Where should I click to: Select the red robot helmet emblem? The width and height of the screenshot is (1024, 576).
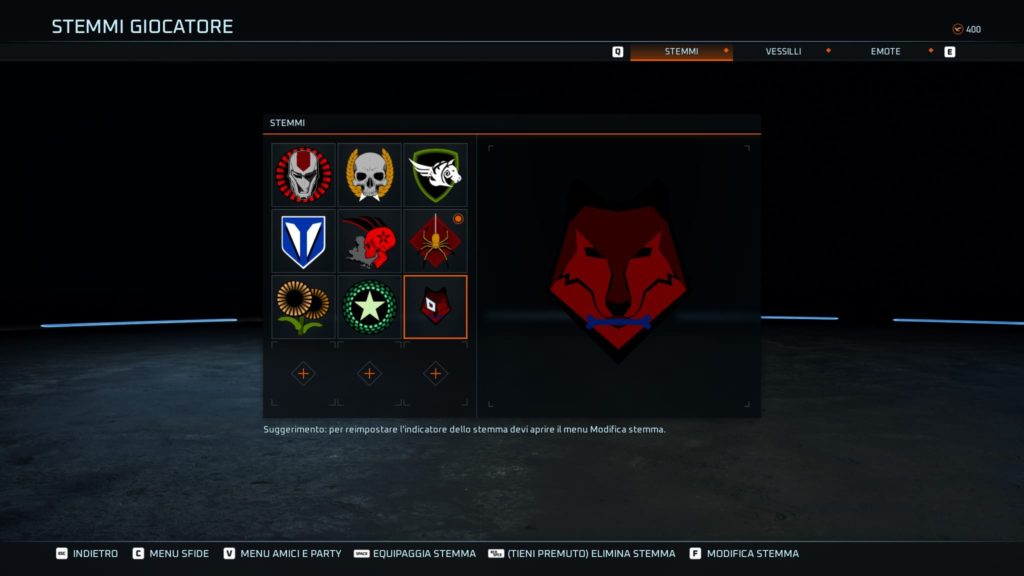(x=303, y=175)
